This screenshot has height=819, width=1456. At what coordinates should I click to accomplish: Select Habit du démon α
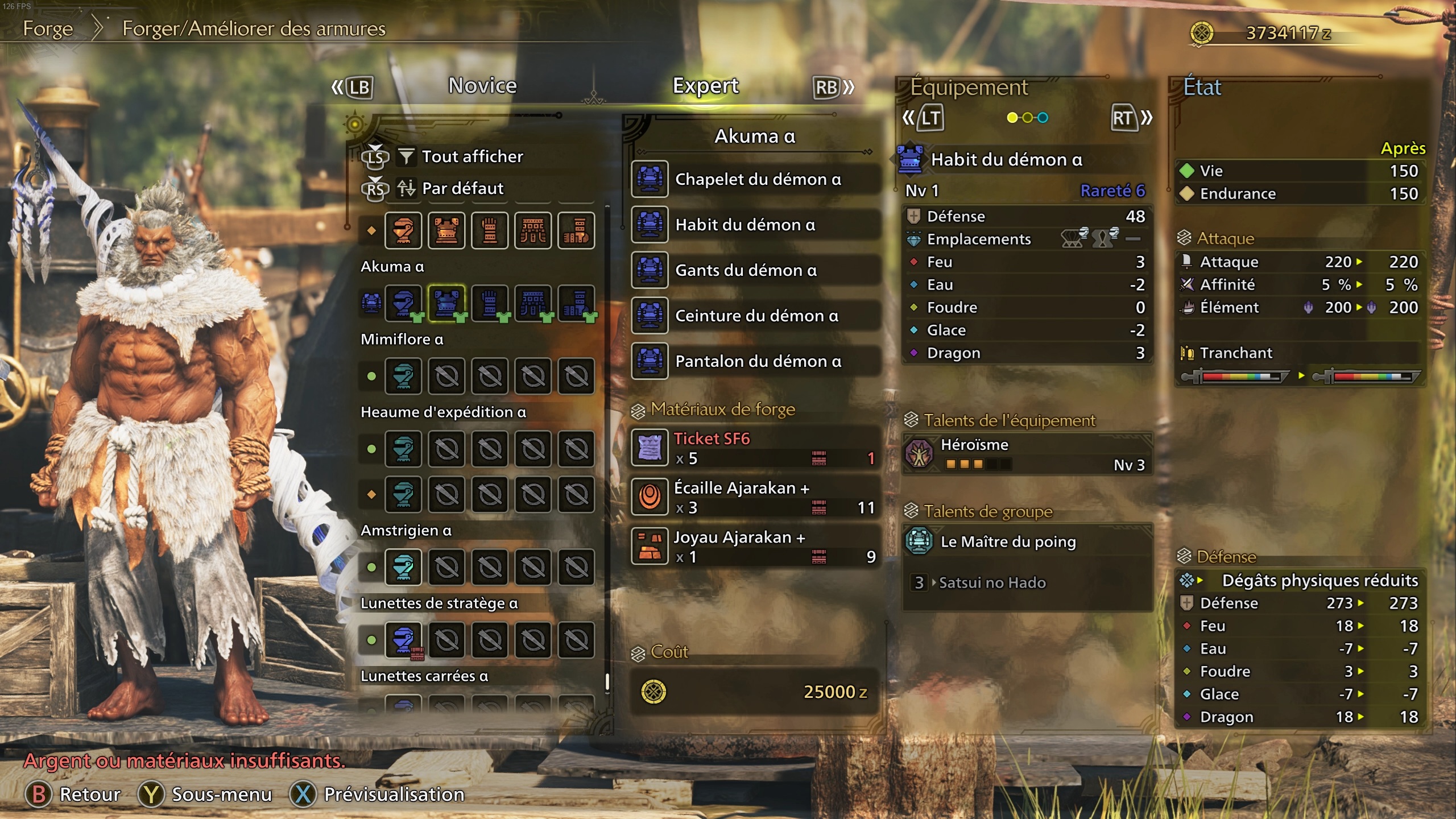point(756,225)
